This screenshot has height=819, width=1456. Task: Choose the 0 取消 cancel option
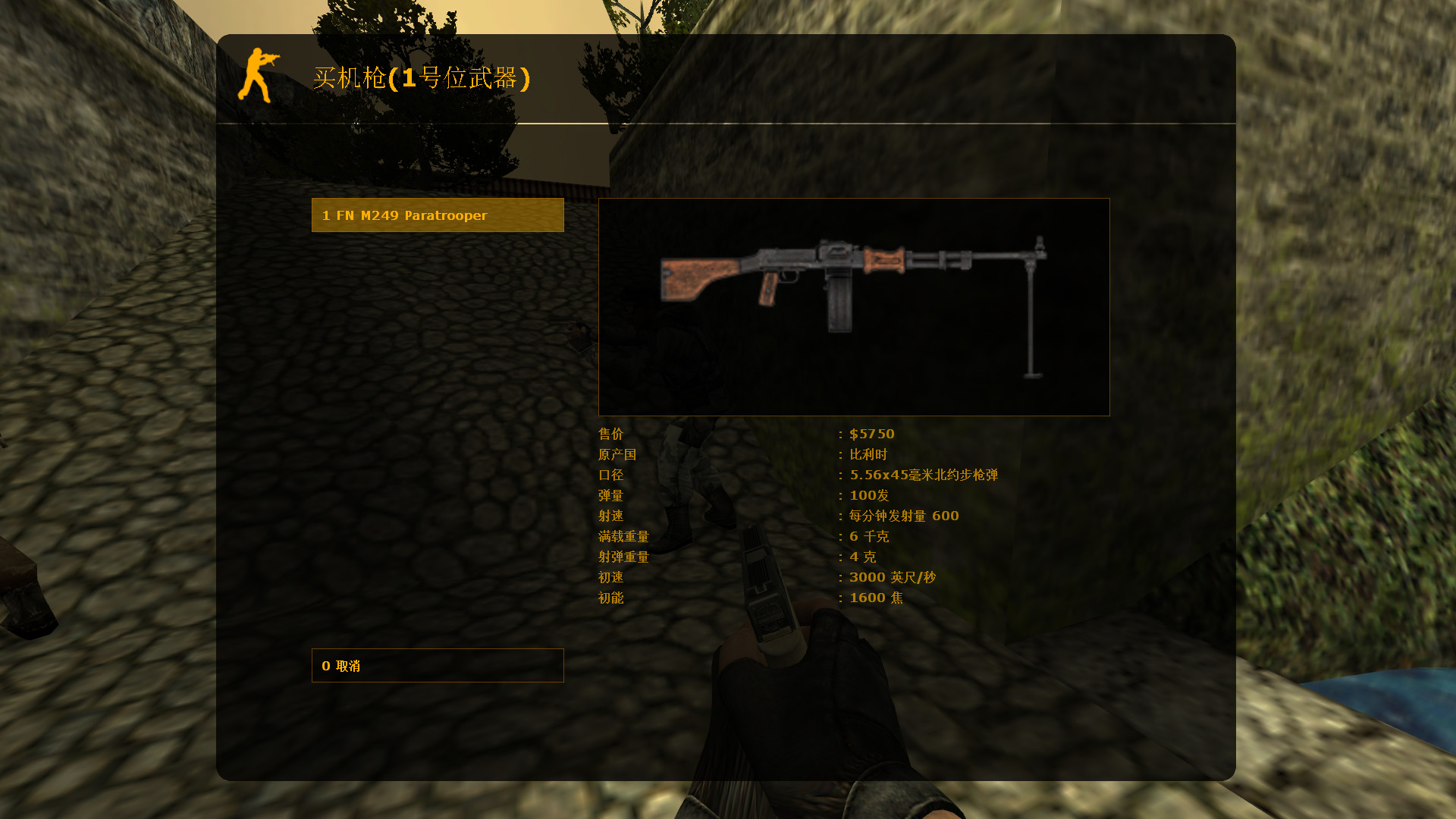pyautogui.click(x=438, y=665)
